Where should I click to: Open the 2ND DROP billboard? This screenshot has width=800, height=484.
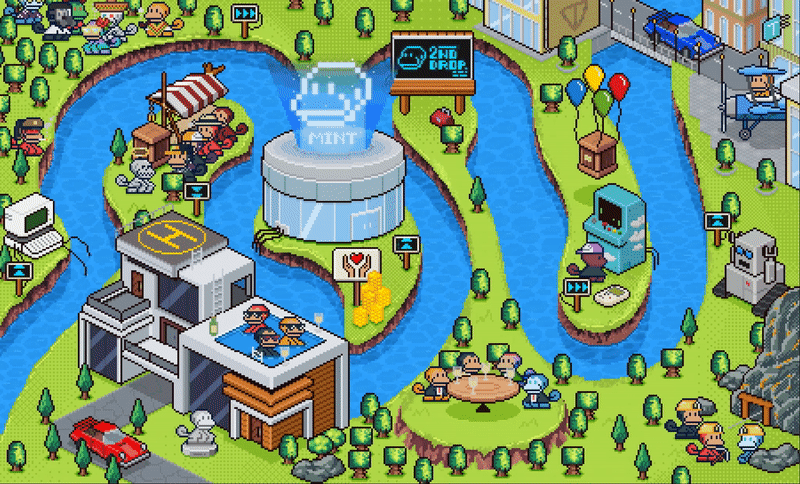(432, 62)
